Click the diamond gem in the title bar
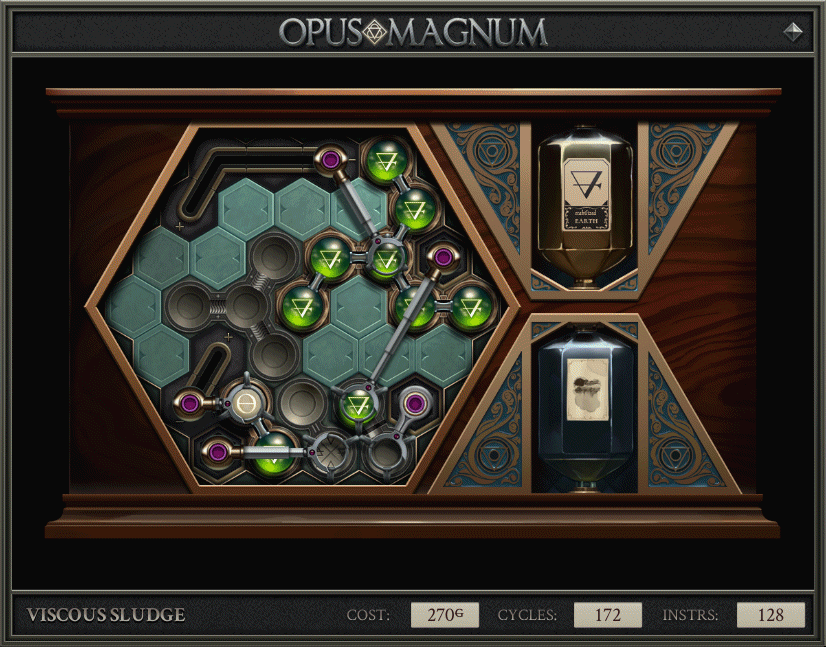 pos(792,31)
